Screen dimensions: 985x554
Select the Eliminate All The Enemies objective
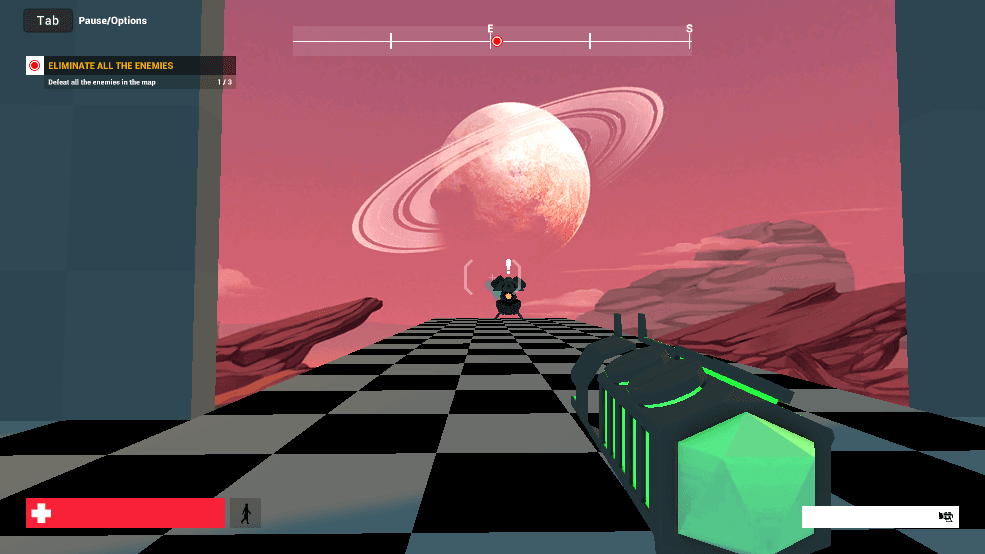110,66
